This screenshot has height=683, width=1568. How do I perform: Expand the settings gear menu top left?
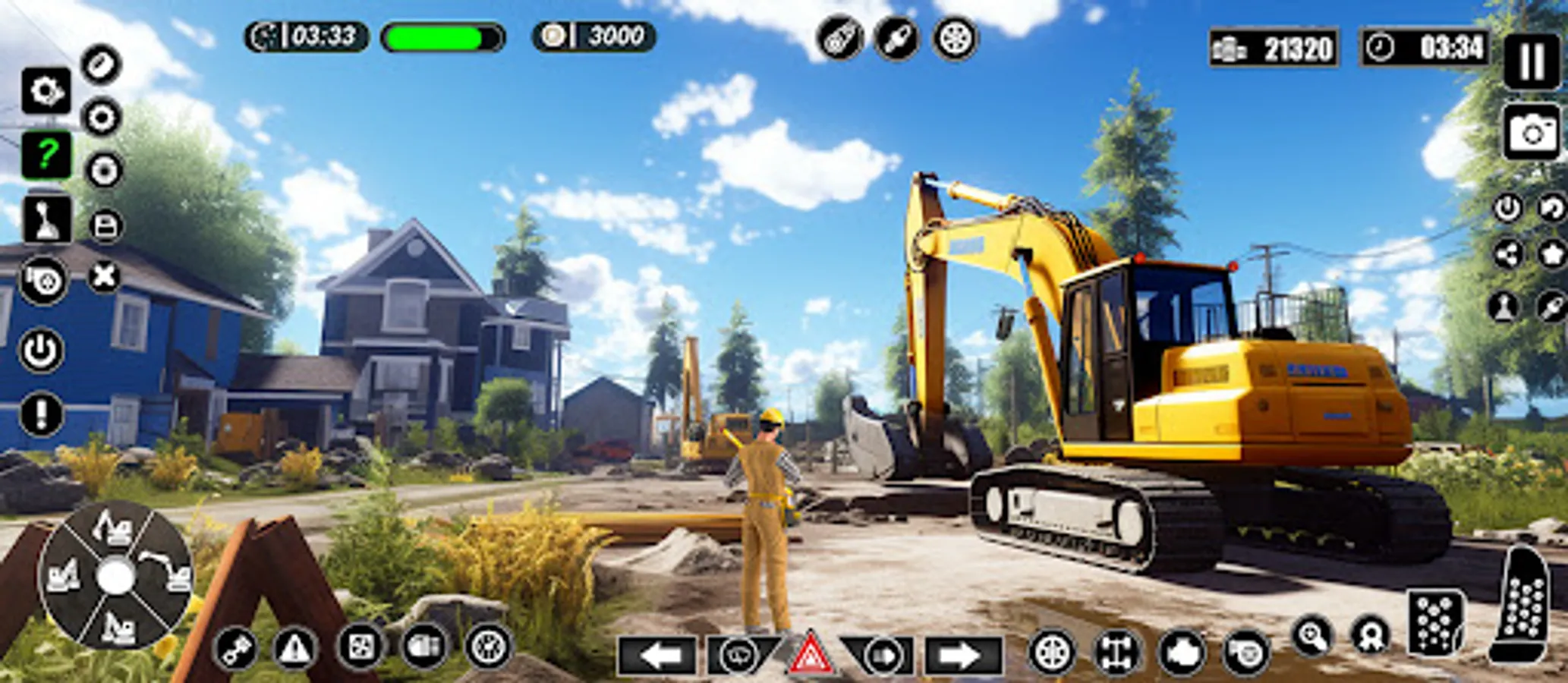[x=44, y=91]
